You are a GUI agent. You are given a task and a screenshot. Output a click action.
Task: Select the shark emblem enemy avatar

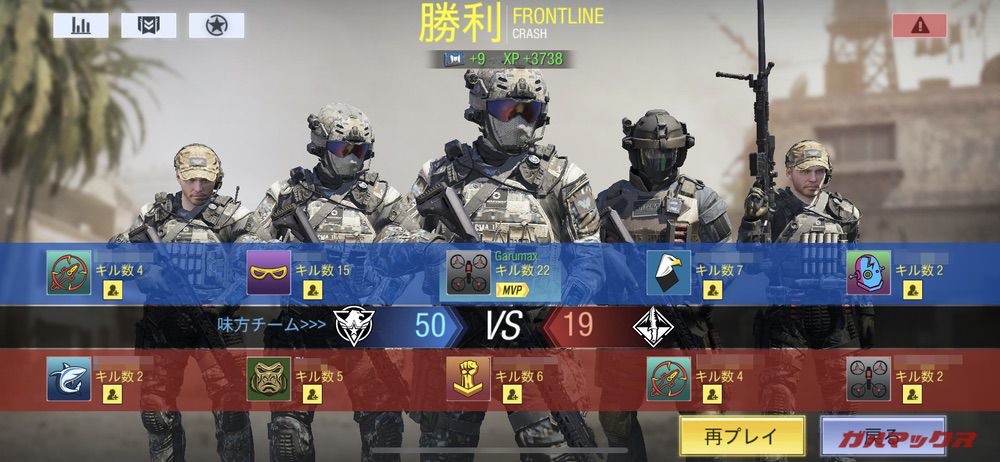click(x=69, y=379)
